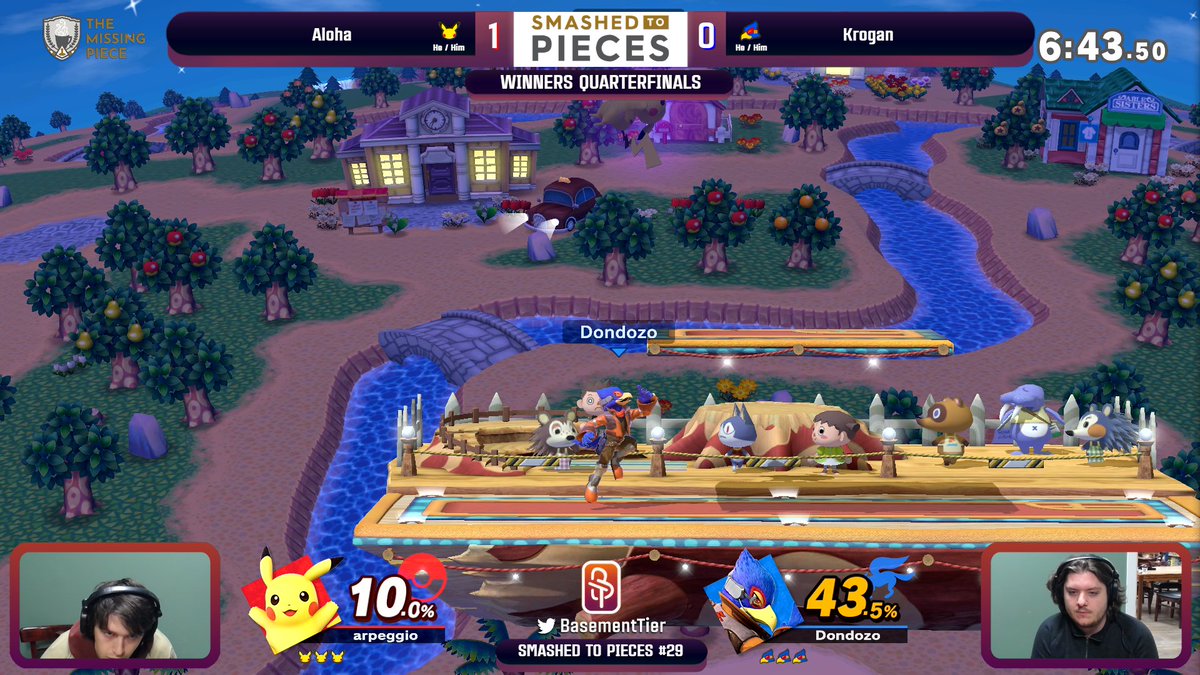Click The Missing Piece logo

click(x=94, y=38)
